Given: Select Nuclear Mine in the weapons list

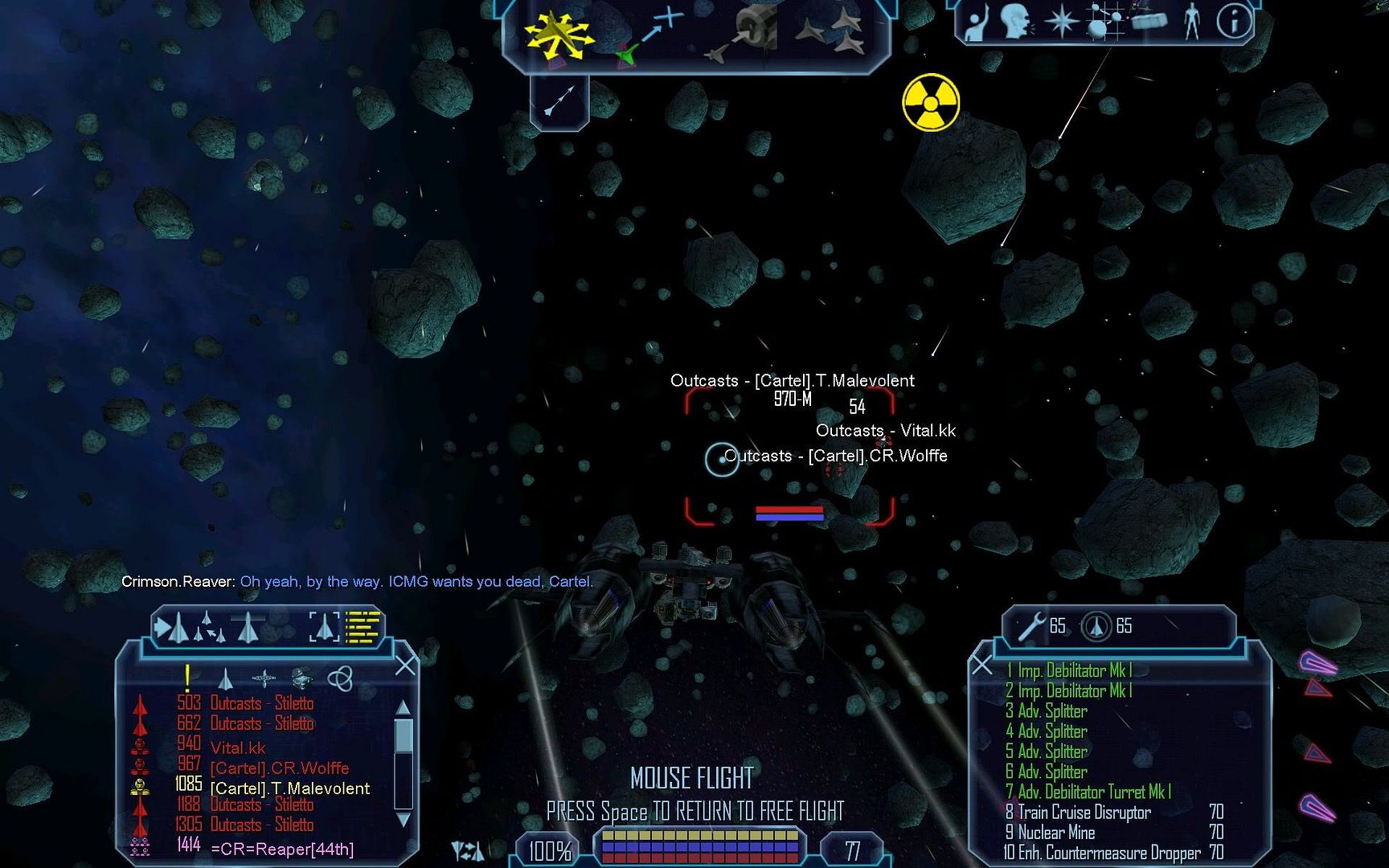Looking at the screenshot, I should pos(1056,833).
